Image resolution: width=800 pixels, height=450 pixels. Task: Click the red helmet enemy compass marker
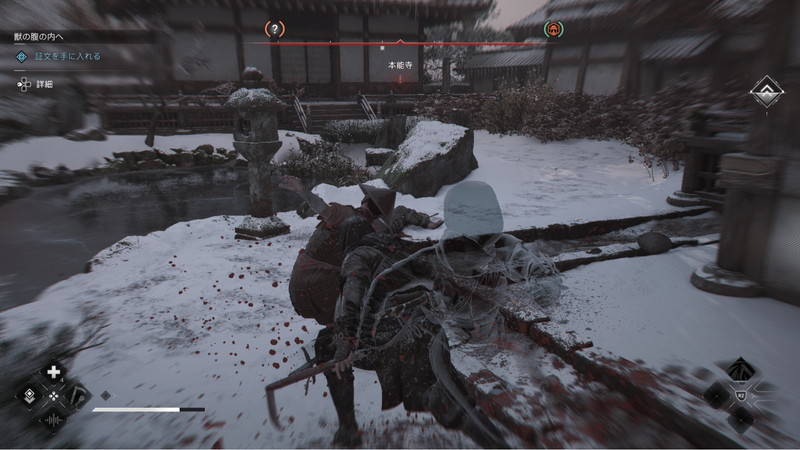552,30
